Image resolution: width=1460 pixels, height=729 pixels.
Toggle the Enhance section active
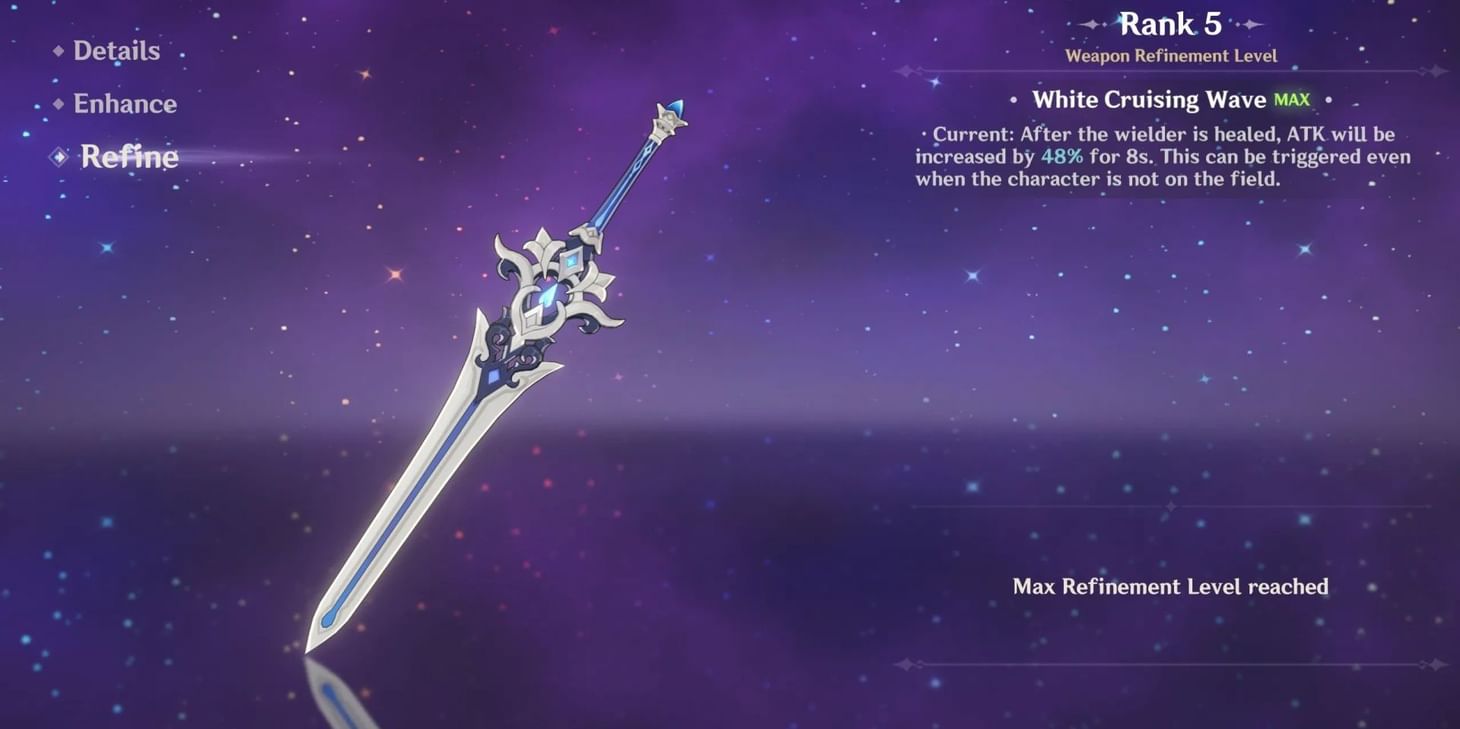pyautogui.click(x=125, y=103)
